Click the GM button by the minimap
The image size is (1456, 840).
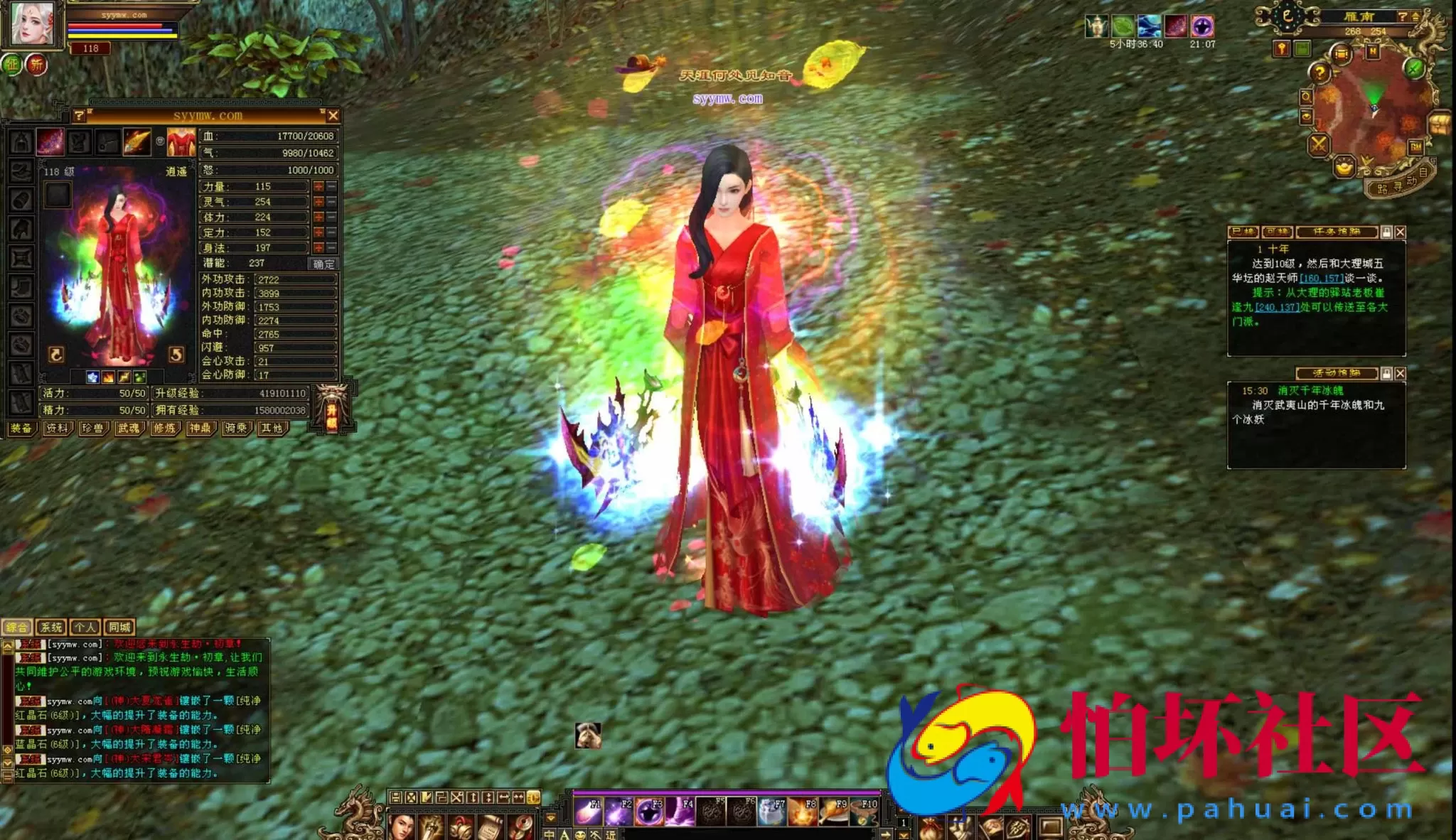tap(1415, 147)
